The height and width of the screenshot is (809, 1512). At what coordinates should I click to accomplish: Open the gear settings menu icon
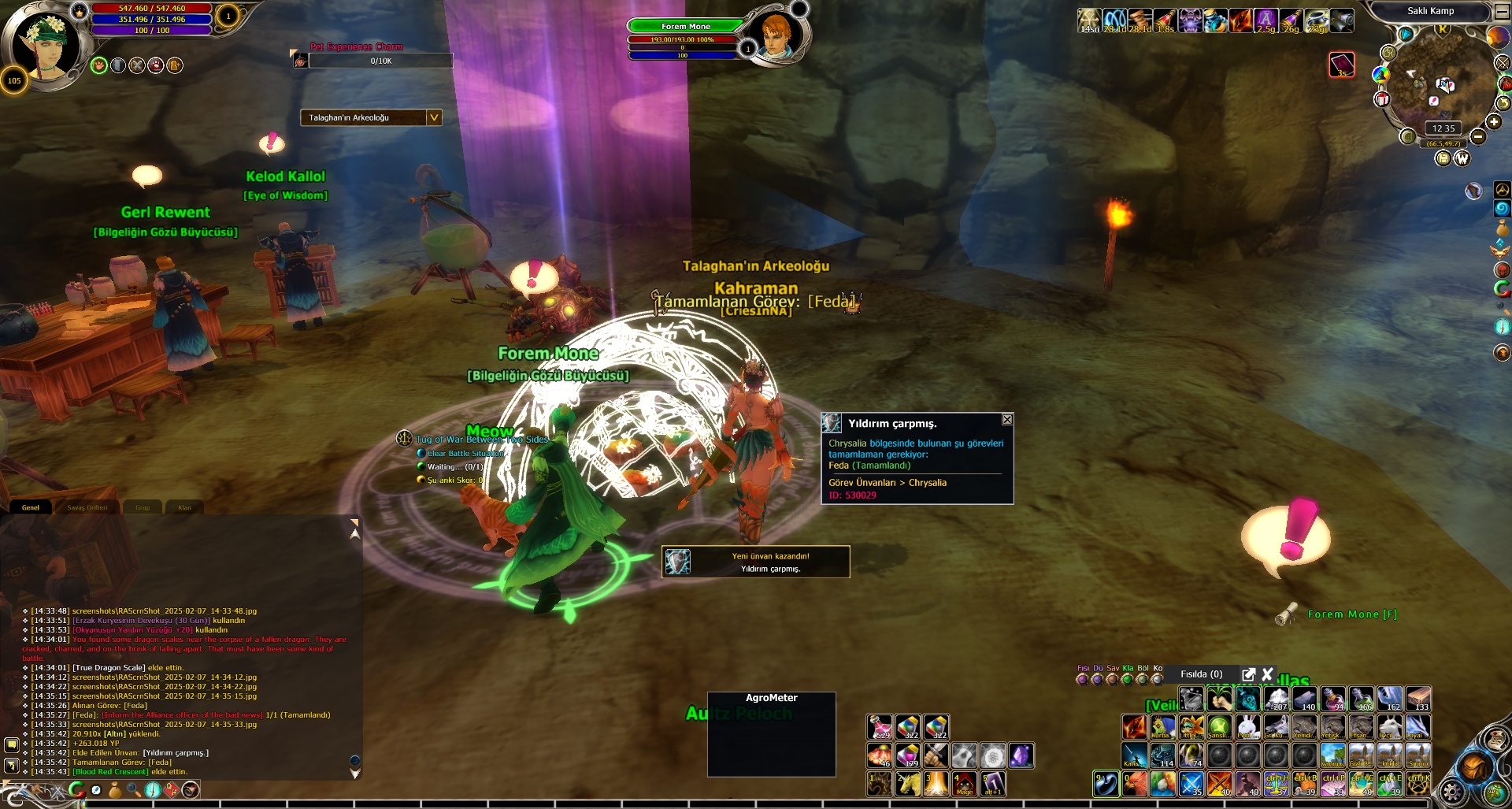[x=1451, y=790]
